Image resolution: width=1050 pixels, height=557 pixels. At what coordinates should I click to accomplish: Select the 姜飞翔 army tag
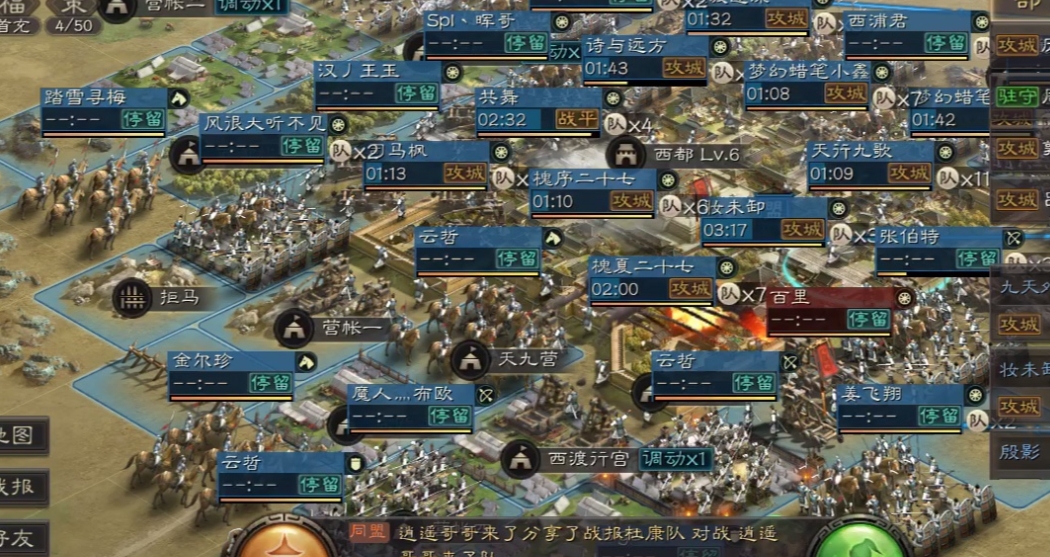(x=900, y=405)
